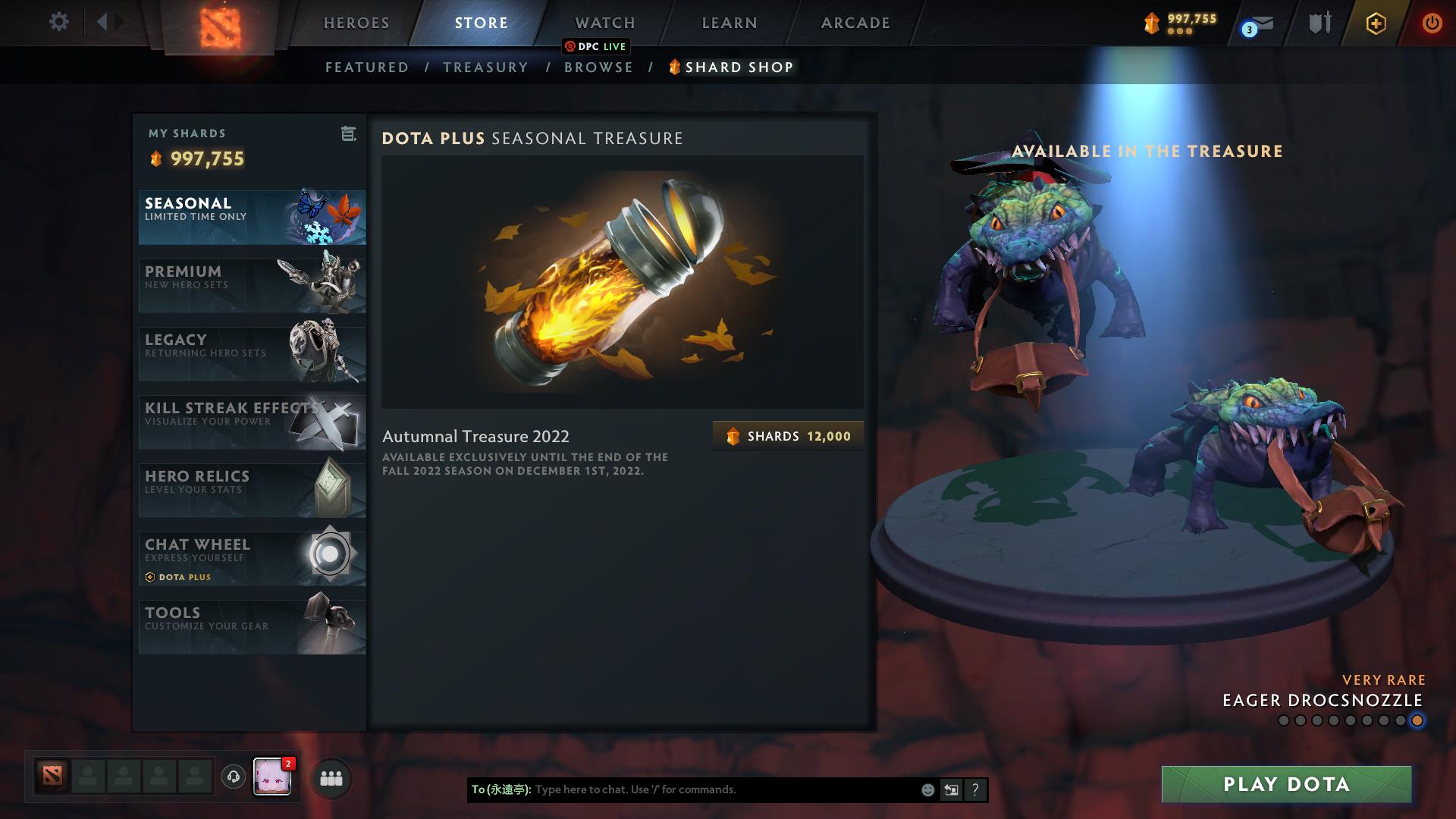Open the Dota Plus hexagonal plus icon

click(1376, 23)
